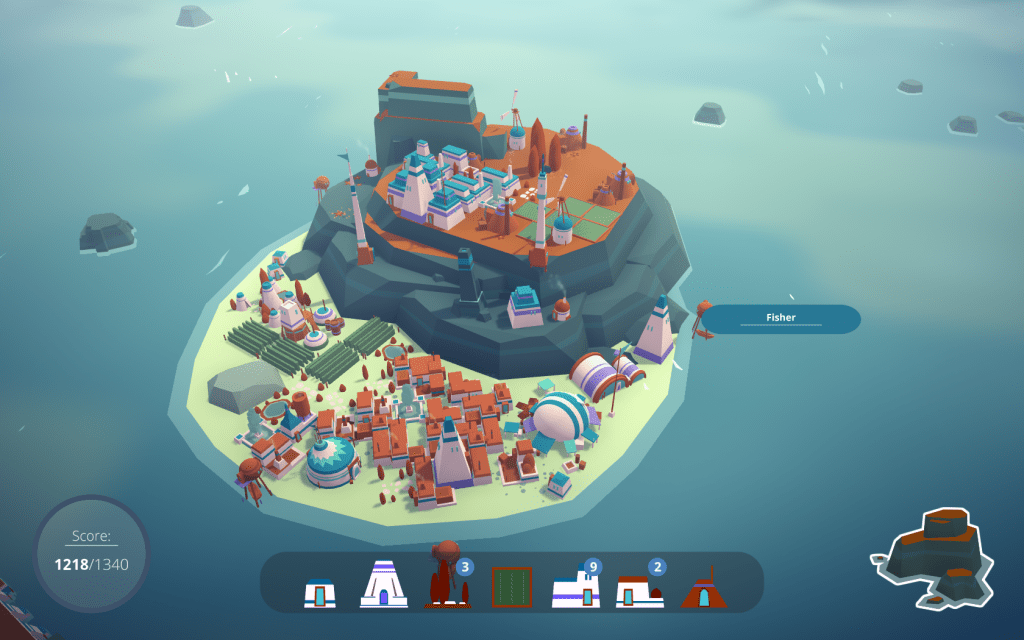Image resolution: width=1024 pixels, height=640 pixels.
Task: Choose the white house with count 9
Action: point(575,590)
